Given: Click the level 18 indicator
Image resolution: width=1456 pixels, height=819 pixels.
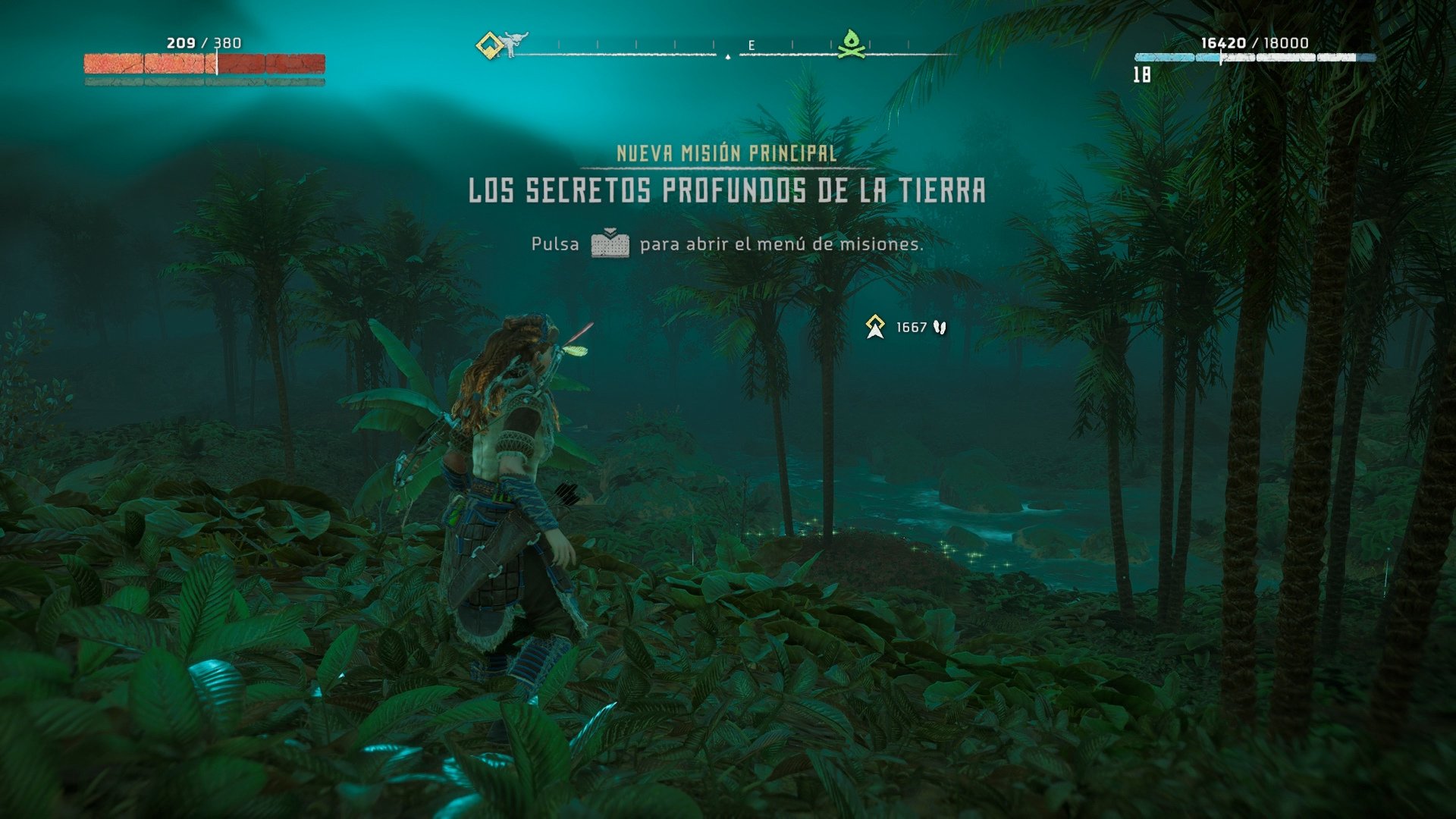Looking at the screenshot, I should tap(1144, 74).
